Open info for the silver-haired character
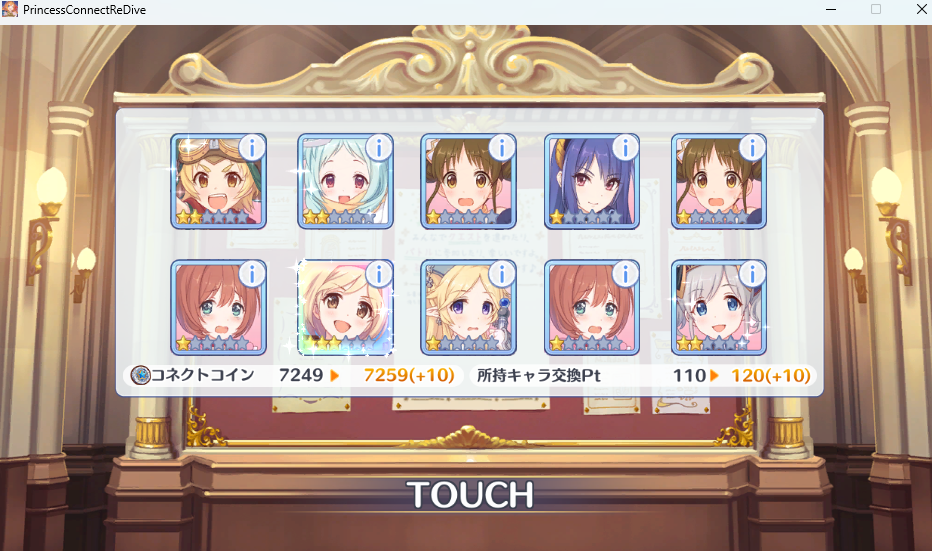The image size is (932, 551). [x=752, y=273]
